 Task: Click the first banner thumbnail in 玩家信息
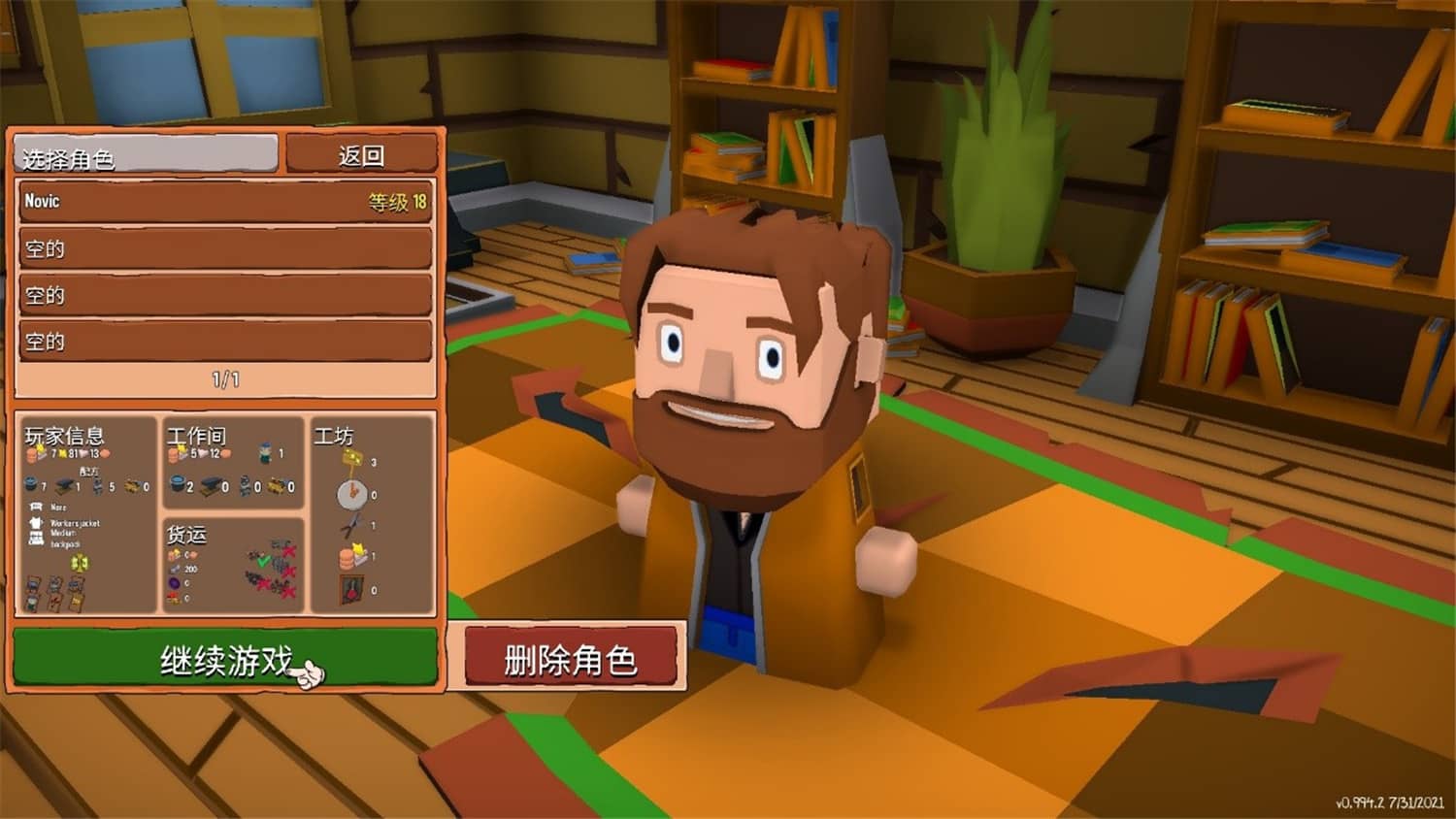[x=31, y=592]
